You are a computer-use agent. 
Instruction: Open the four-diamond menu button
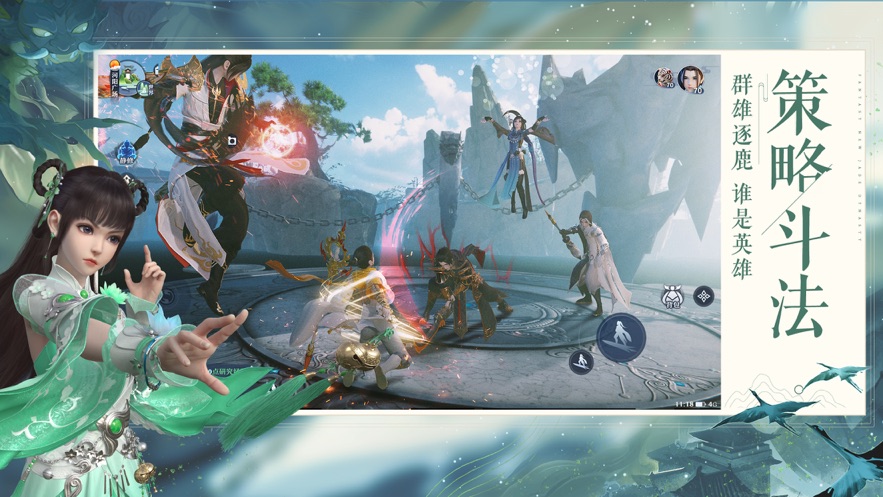704,296
